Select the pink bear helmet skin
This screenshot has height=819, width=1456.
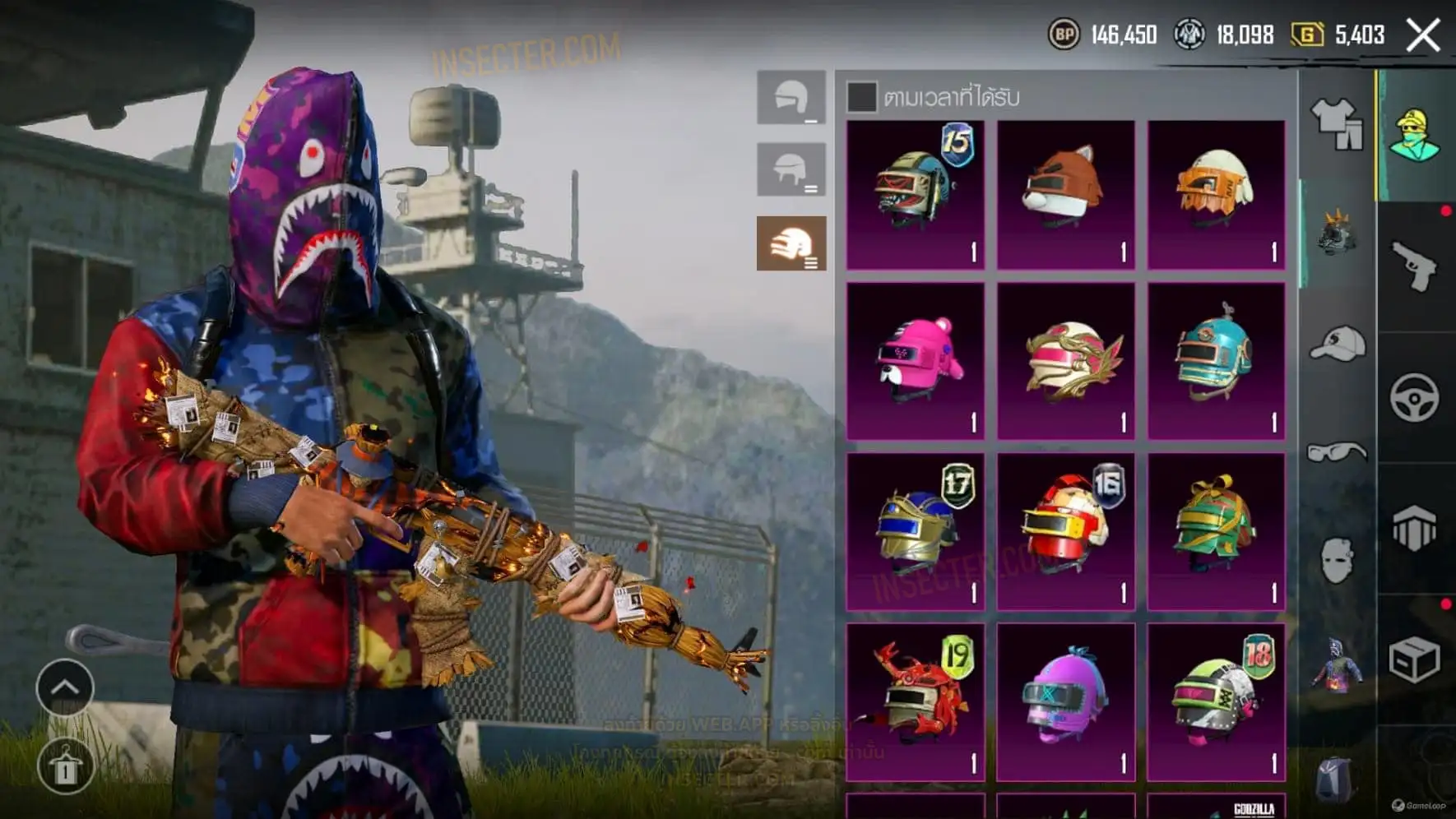click(915, 360)
